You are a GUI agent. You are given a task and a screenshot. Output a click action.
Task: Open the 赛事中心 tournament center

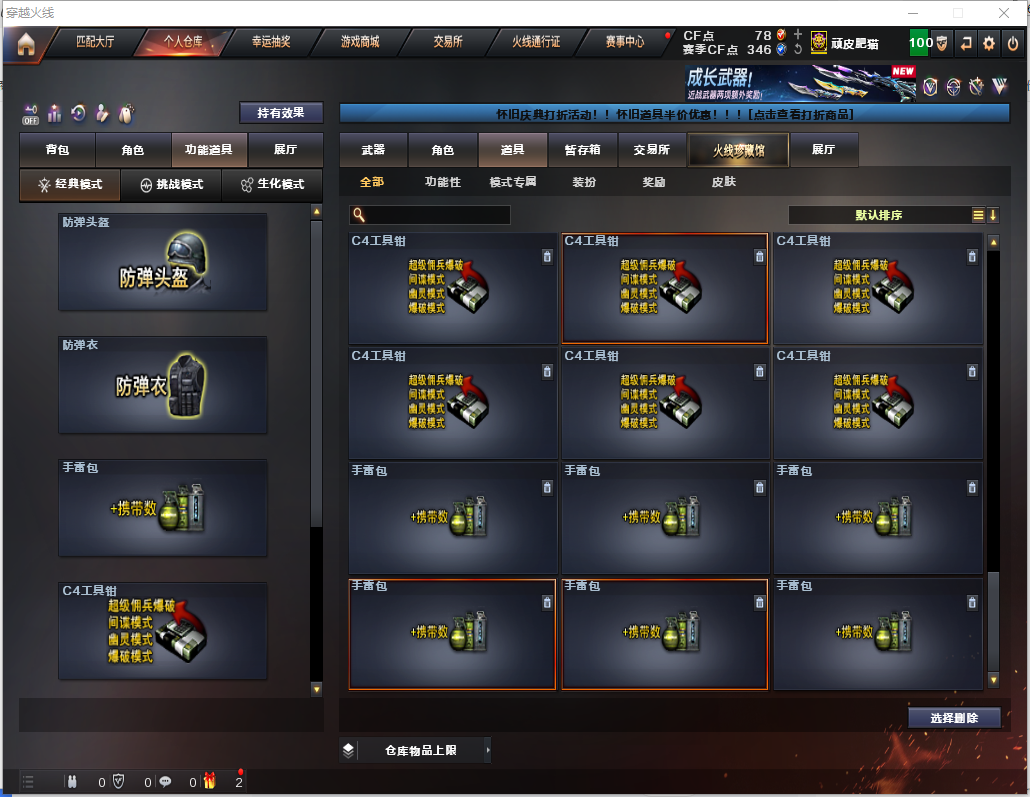(625, 42)
